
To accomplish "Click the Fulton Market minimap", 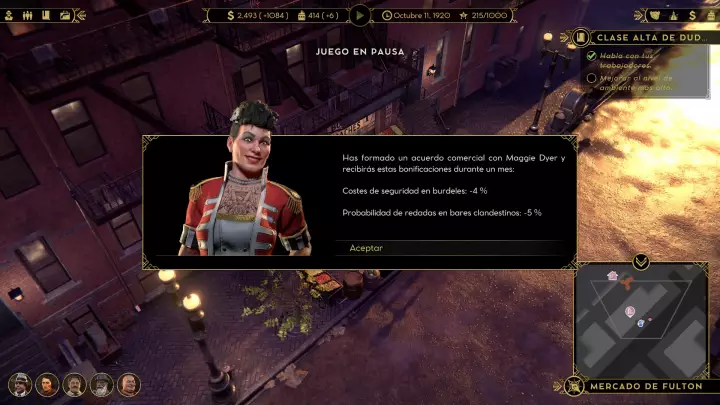I will [639, 320].
